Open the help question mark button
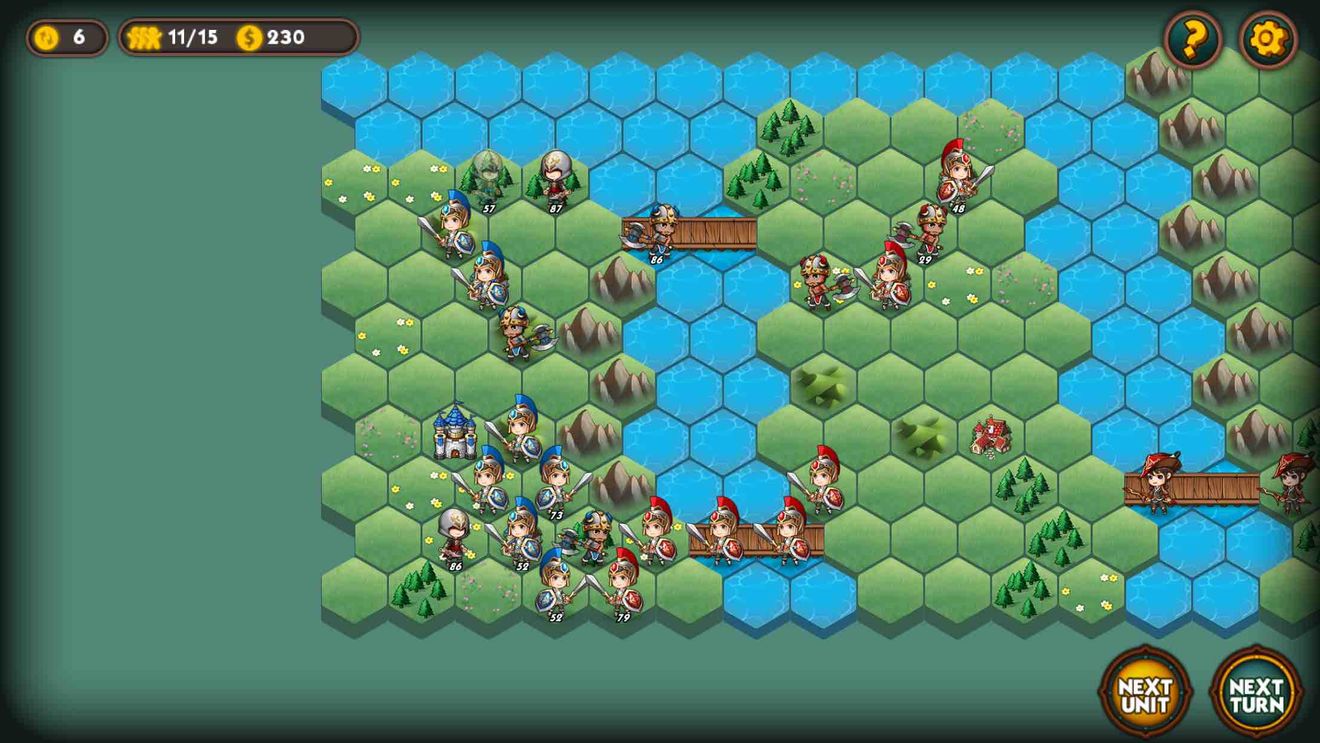The height and width of the screenshot is (743, 1320). [x=1193, y=39]
